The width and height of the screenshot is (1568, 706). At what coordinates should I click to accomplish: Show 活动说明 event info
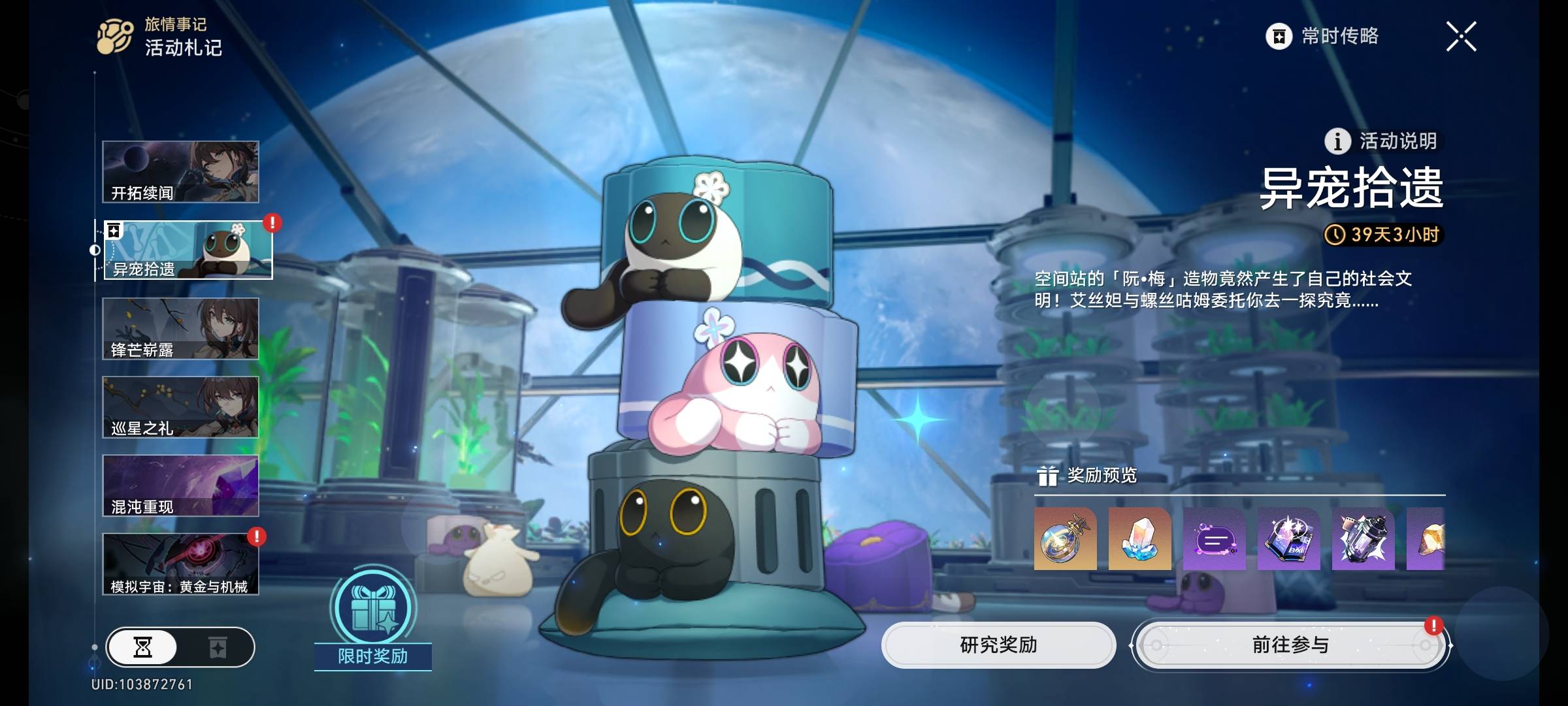[1381, 141]
